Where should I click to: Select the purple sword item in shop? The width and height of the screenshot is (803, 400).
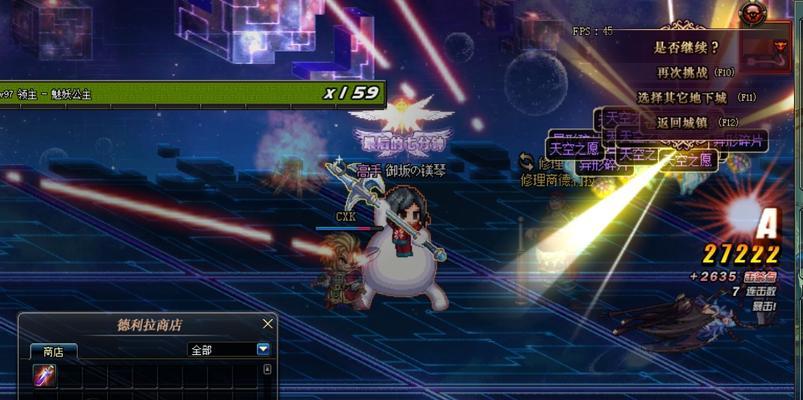coord(44,375)
